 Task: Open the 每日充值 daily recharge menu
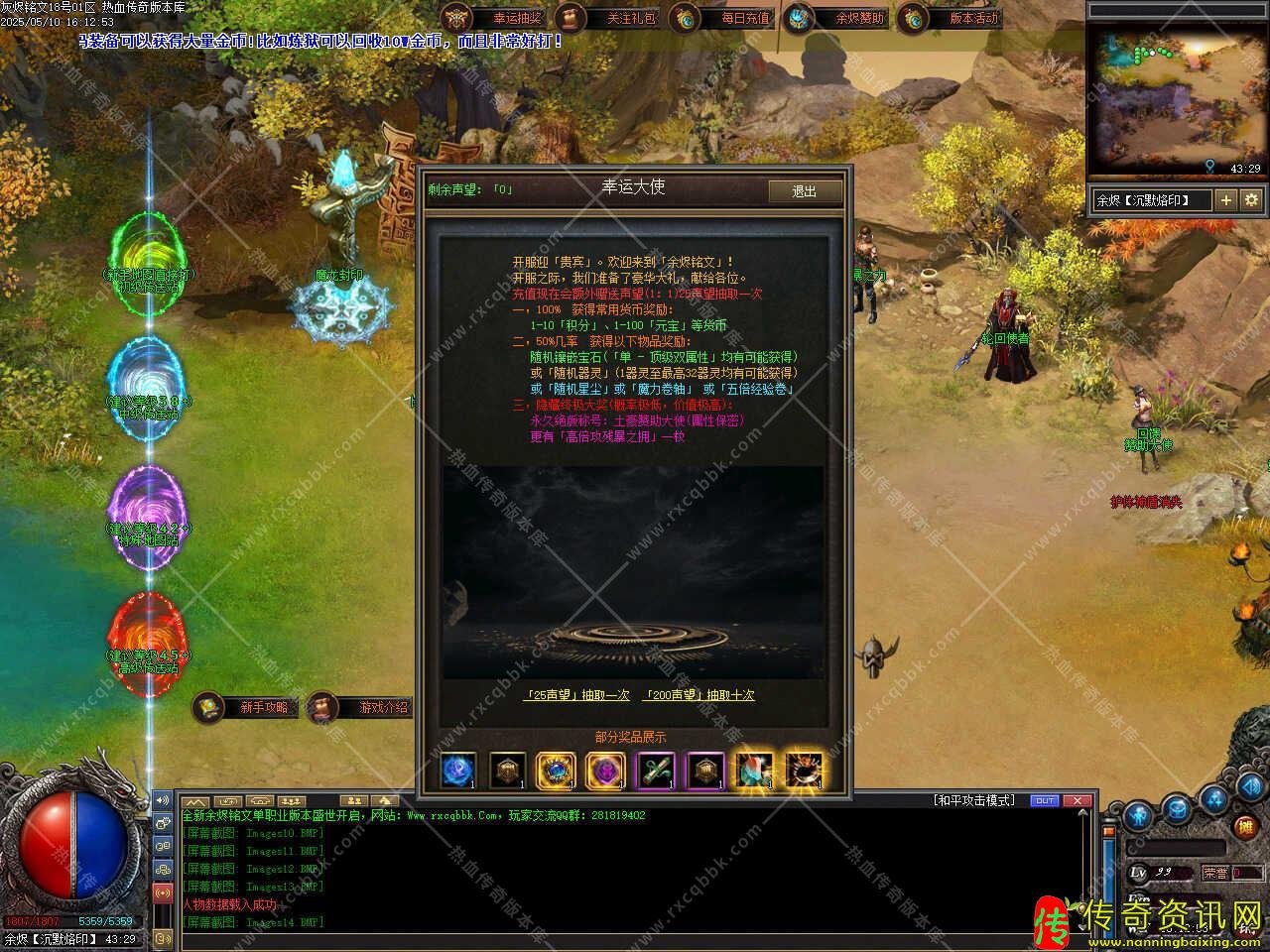point(723,18)
